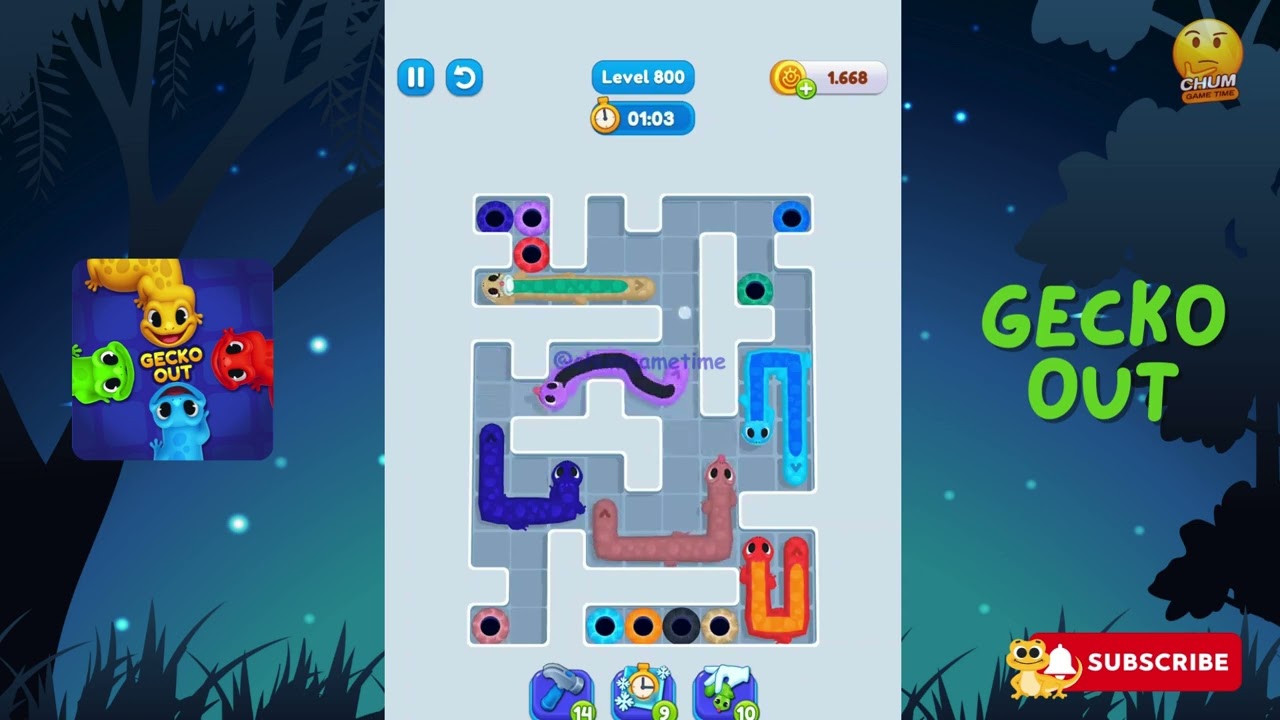Image resolution: width=1280 pixels, height=720 pixels.
Task: Click the Gecko Out game thumbnail
Action: click(x=171, y=358)
